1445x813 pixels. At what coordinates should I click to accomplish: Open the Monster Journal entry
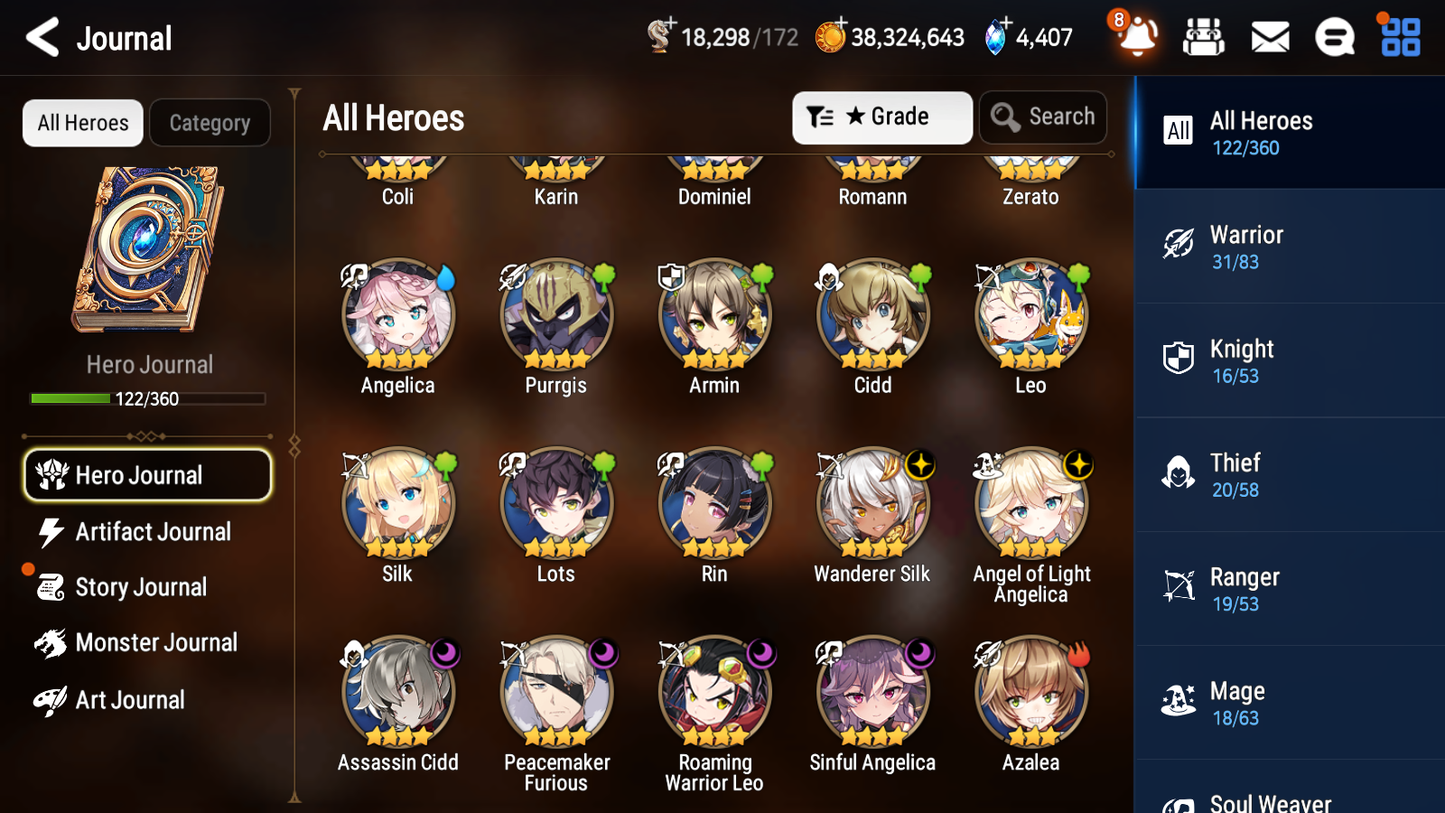pos(156,643)
